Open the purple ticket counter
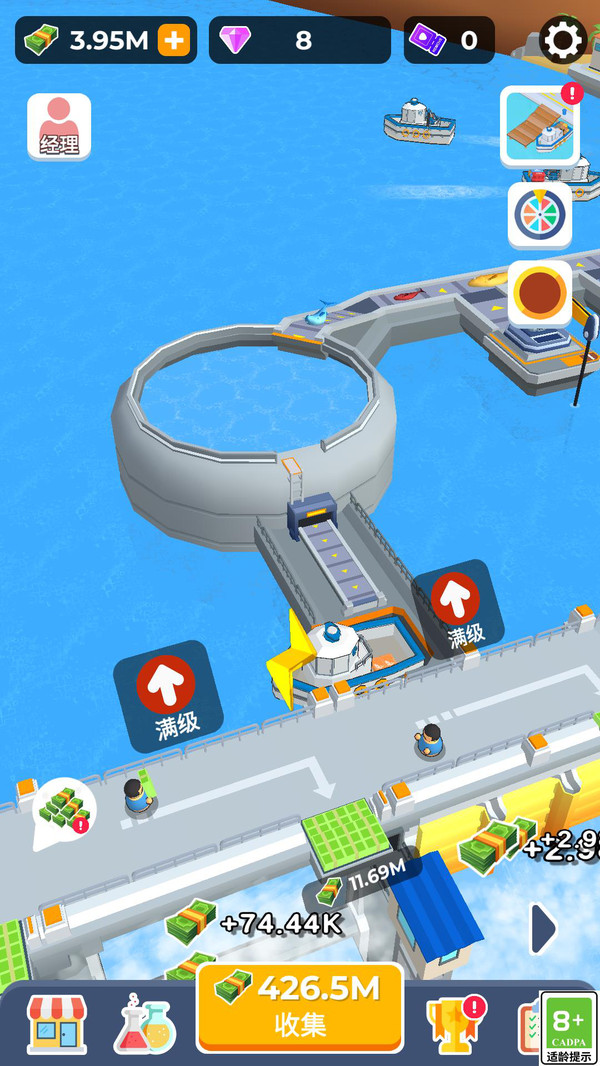This screenshot has width=600, height=1066. tap(449, 41)
